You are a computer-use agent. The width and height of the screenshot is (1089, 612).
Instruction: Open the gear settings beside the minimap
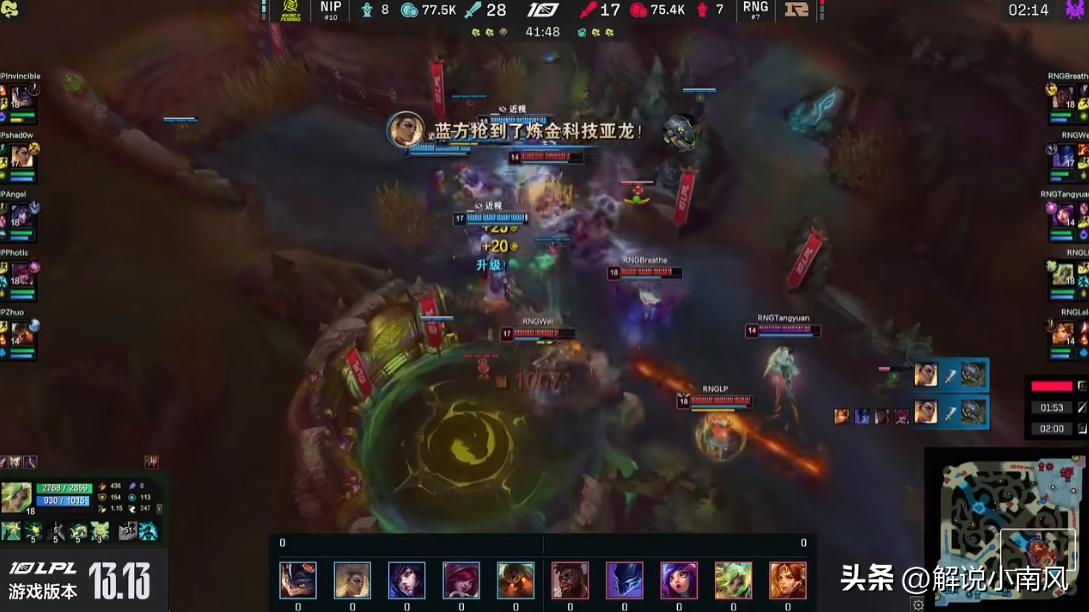(918, 604)
